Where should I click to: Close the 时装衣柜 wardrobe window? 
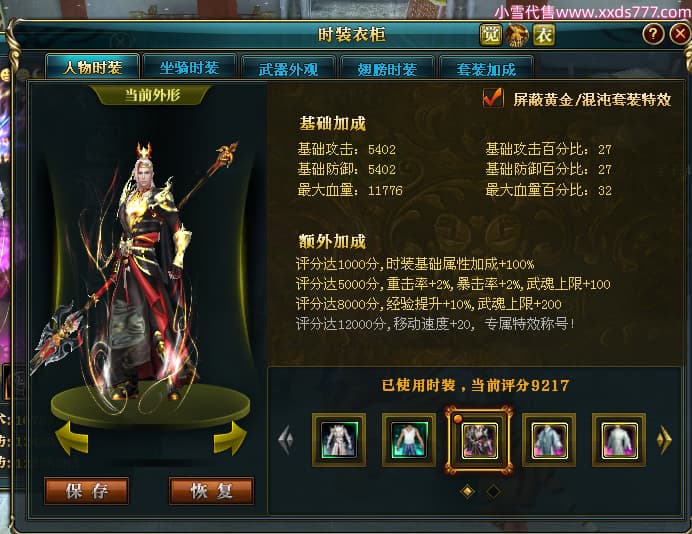[x=679, y=35]
